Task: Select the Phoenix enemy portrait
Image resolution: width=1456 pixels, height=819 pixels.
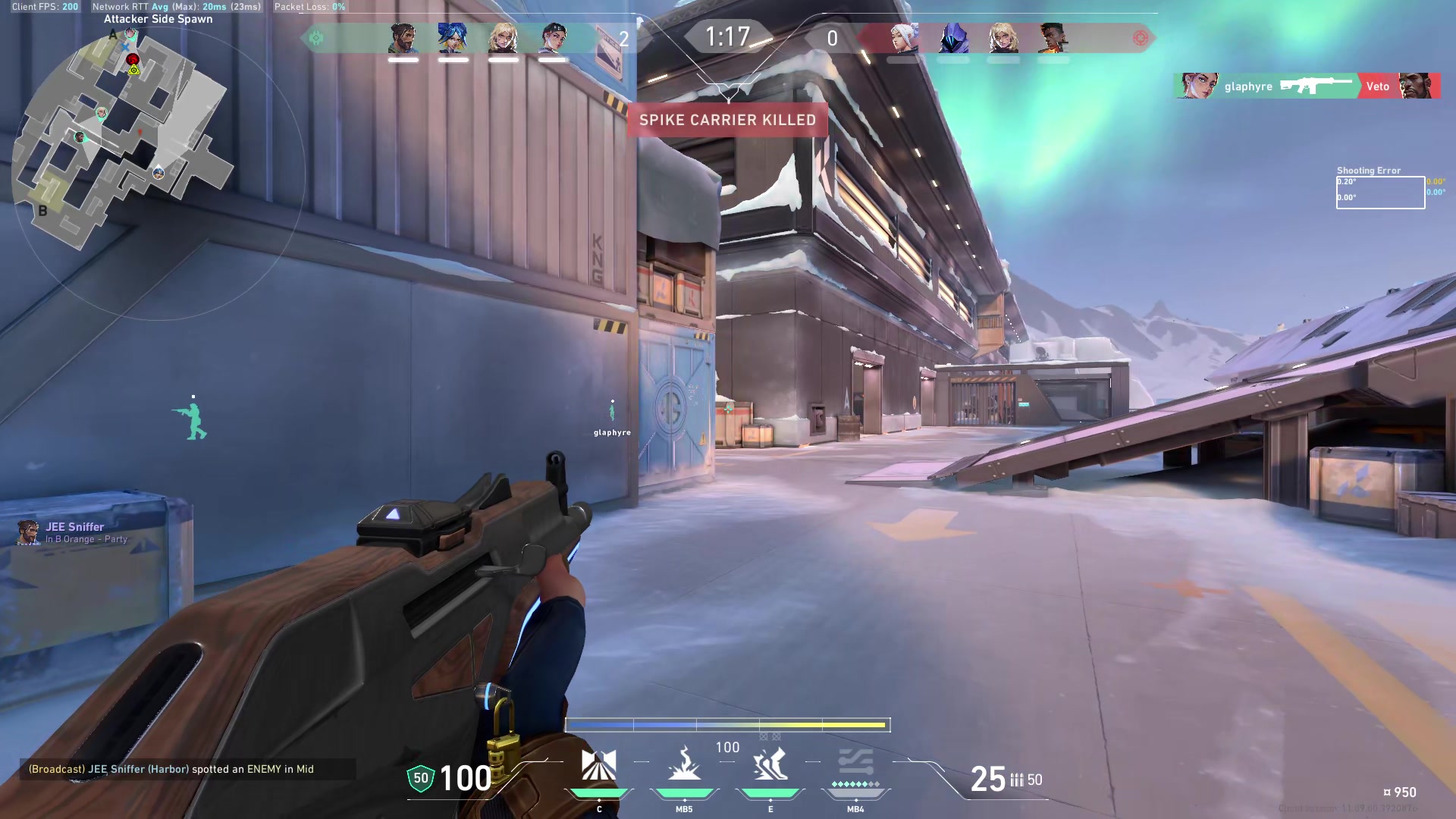Action: click(1053, 38)
